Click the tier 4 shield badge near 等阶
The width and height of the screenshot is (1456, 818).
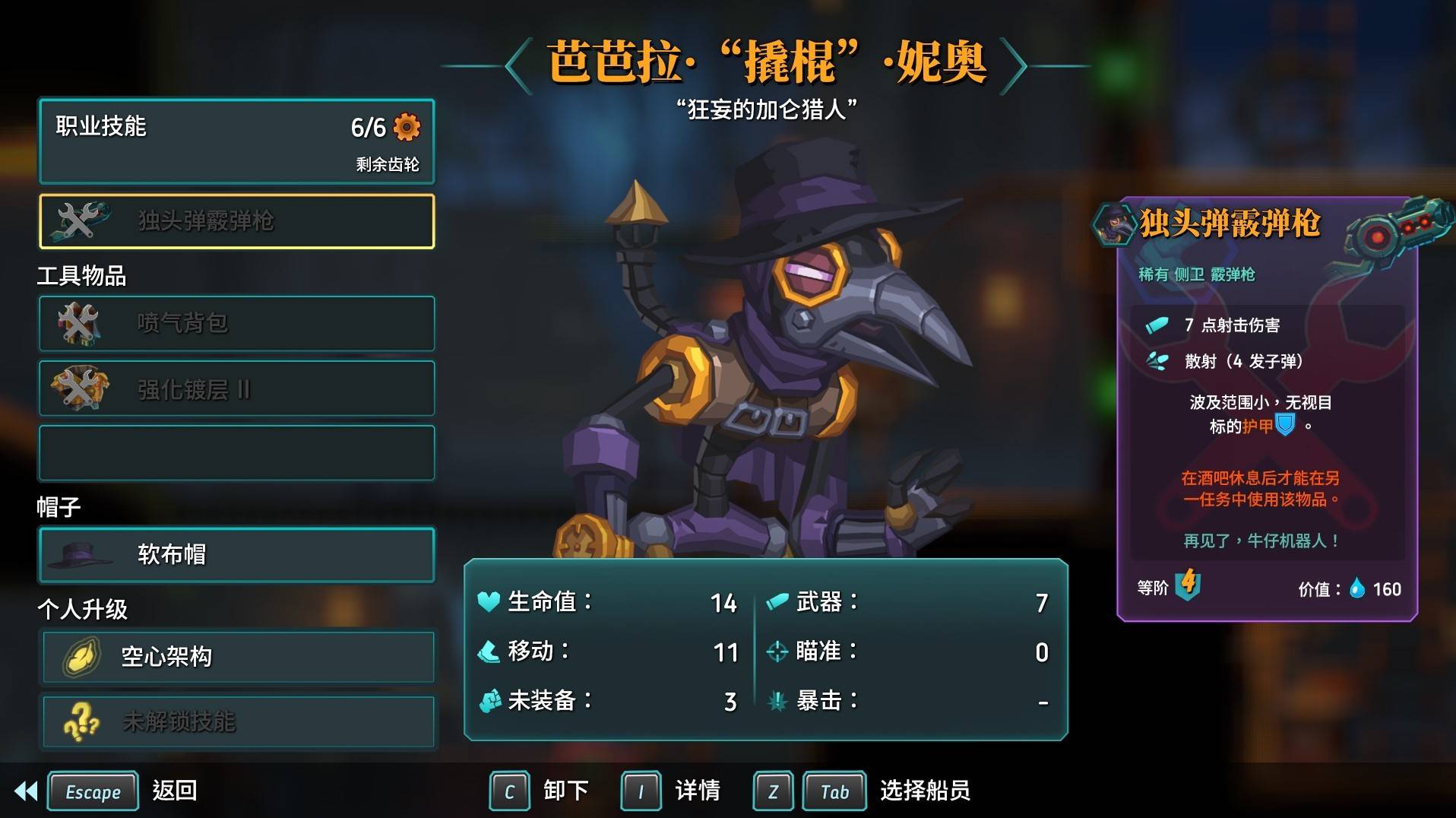pyautogui.click(x=1188, y=585)
